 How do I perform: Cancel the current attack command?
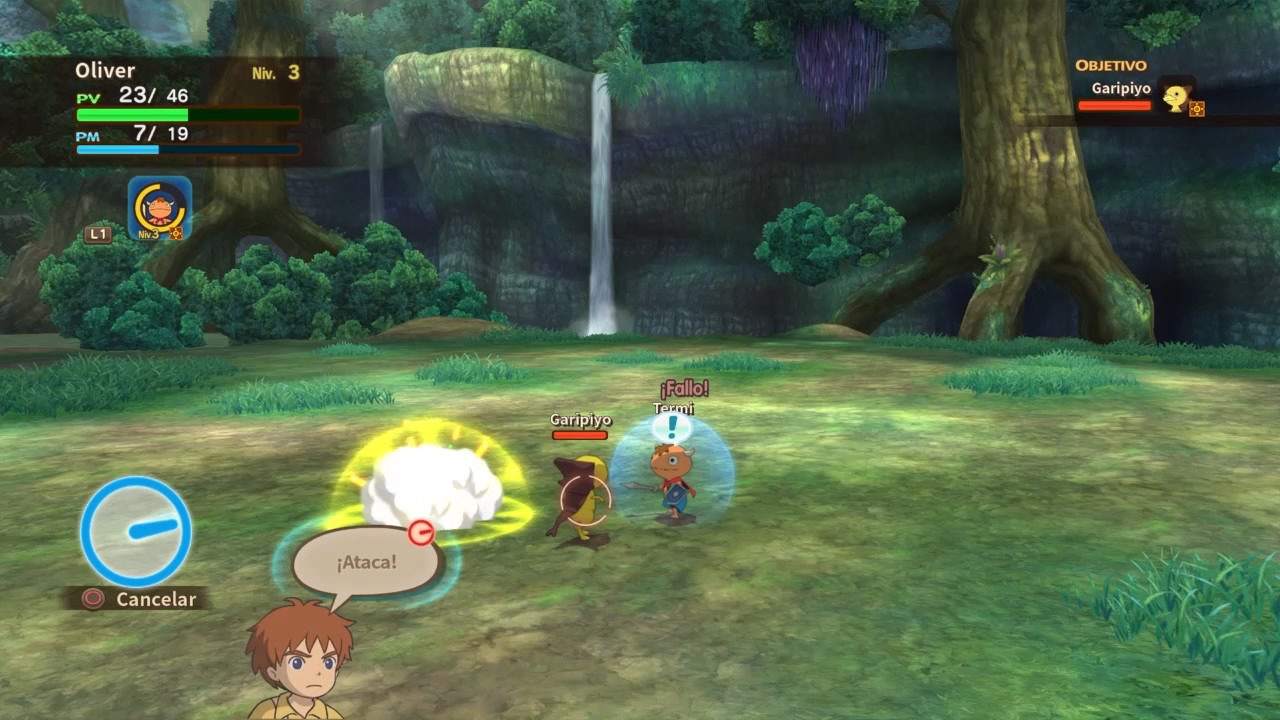click(x=138, y=599)
